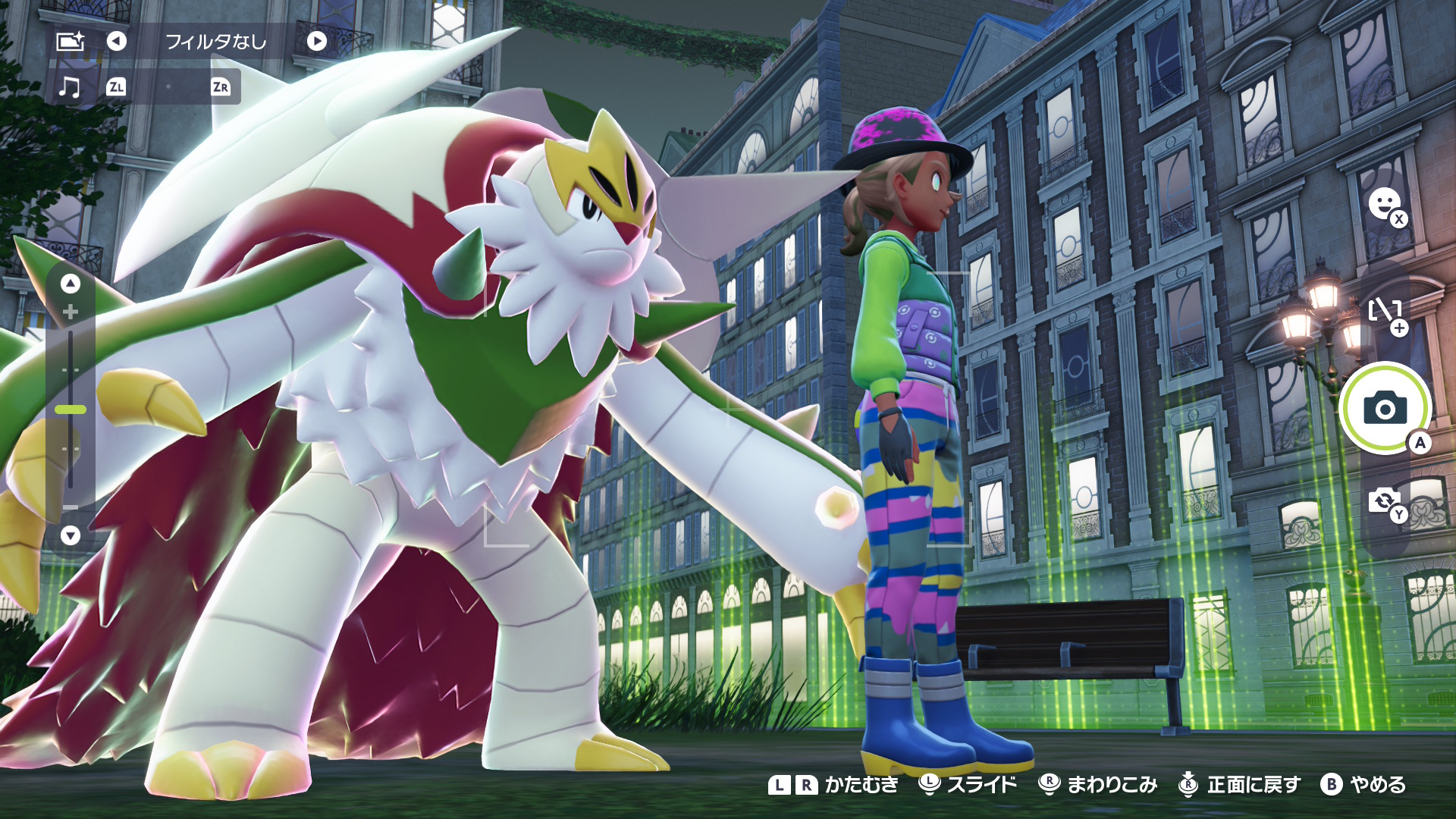Open the next filter with the right arrow
This screenshot has height=819, width=1456.
(316, 42)
